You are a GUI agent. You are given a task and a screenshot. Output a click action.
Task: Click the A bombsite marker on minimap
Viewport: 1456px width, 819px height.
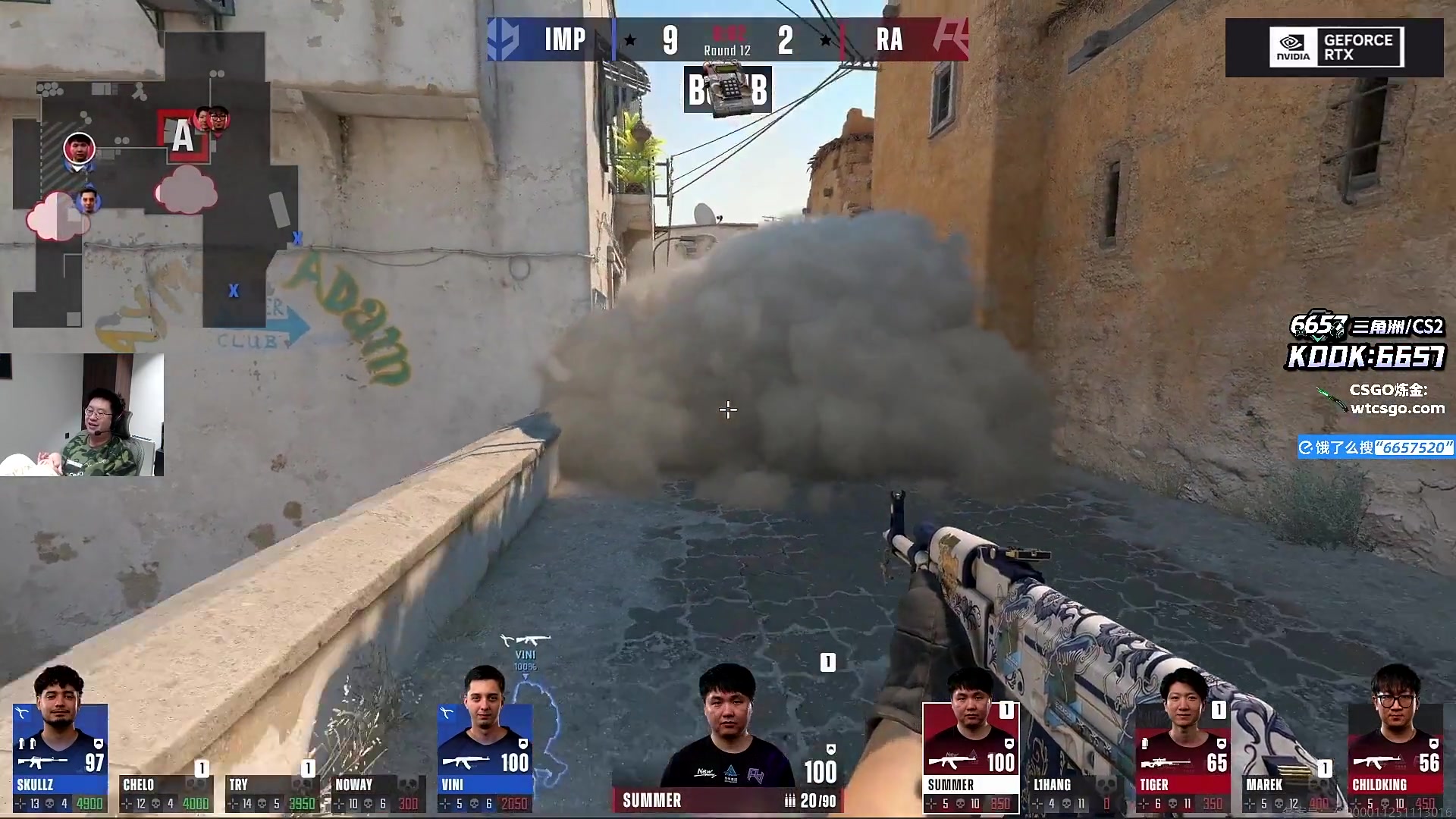tap(182, 137)
